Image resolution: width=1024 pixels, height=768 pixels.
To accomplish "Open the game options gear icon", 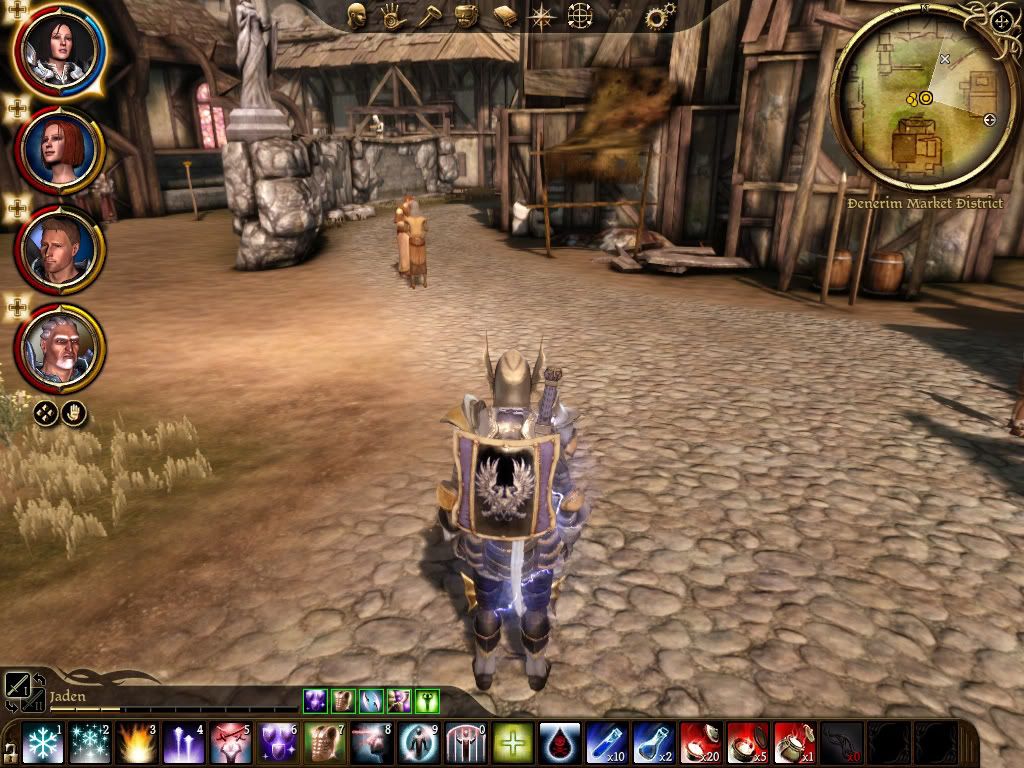I will (659, 16).
